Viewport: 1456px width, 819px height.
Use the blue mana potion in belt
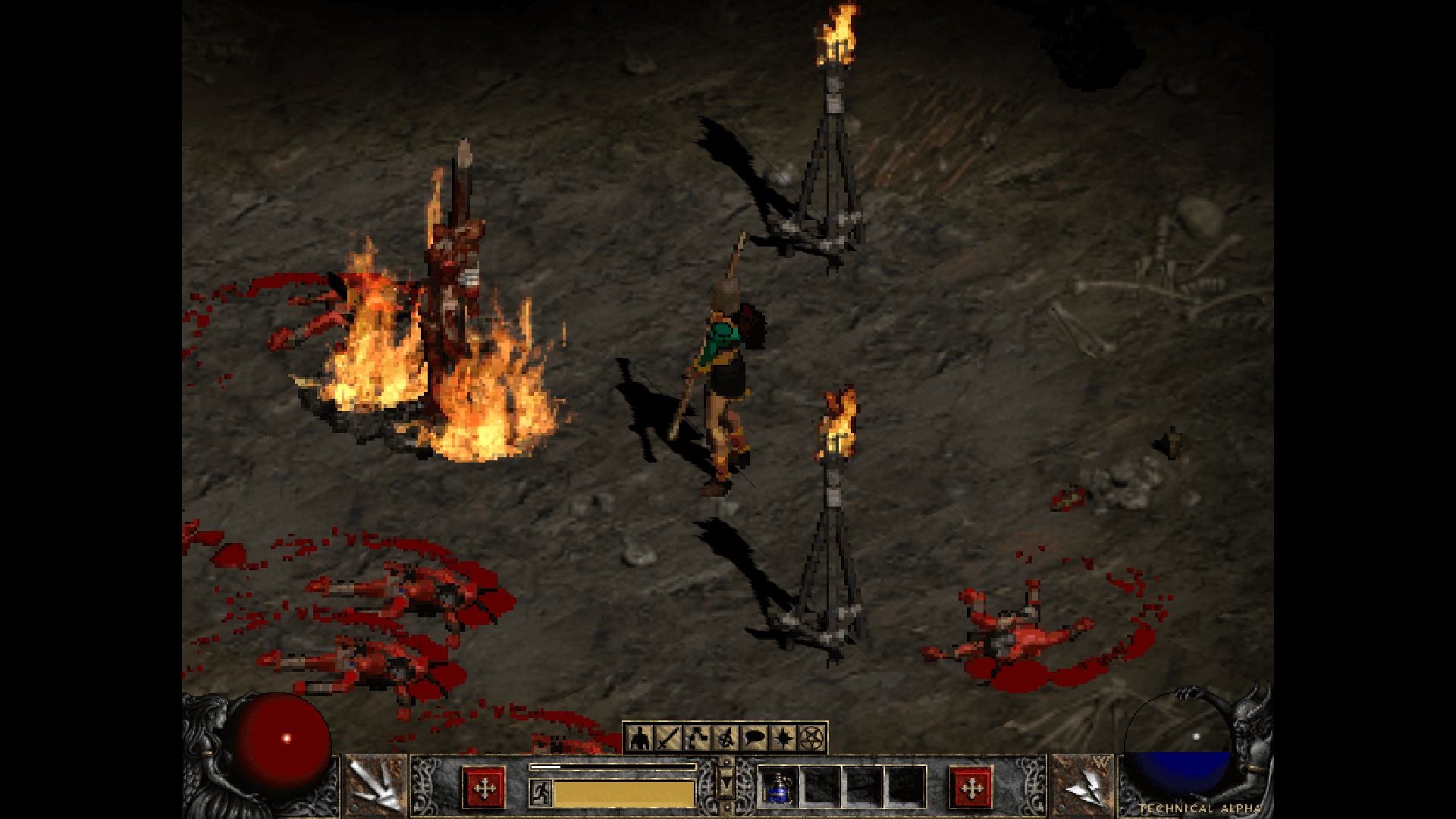point(778,787)
